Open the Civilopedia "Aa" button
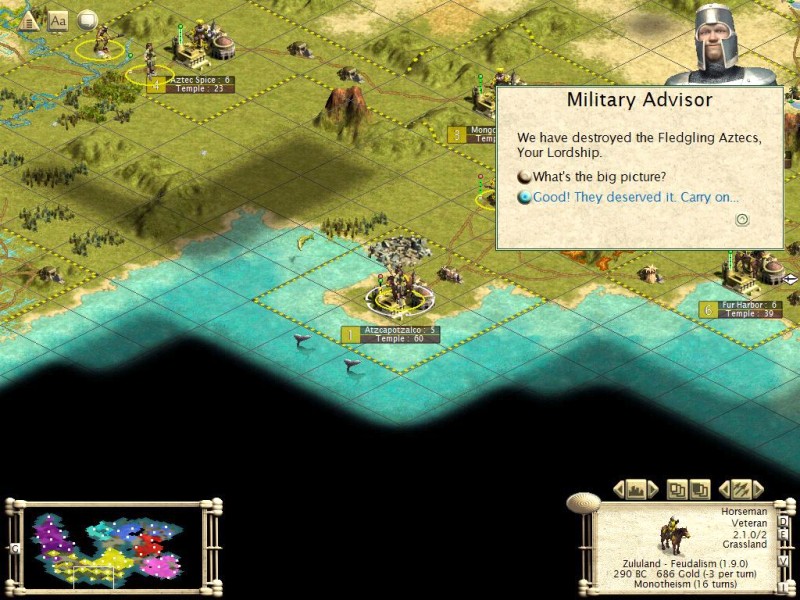 (58, 20)
